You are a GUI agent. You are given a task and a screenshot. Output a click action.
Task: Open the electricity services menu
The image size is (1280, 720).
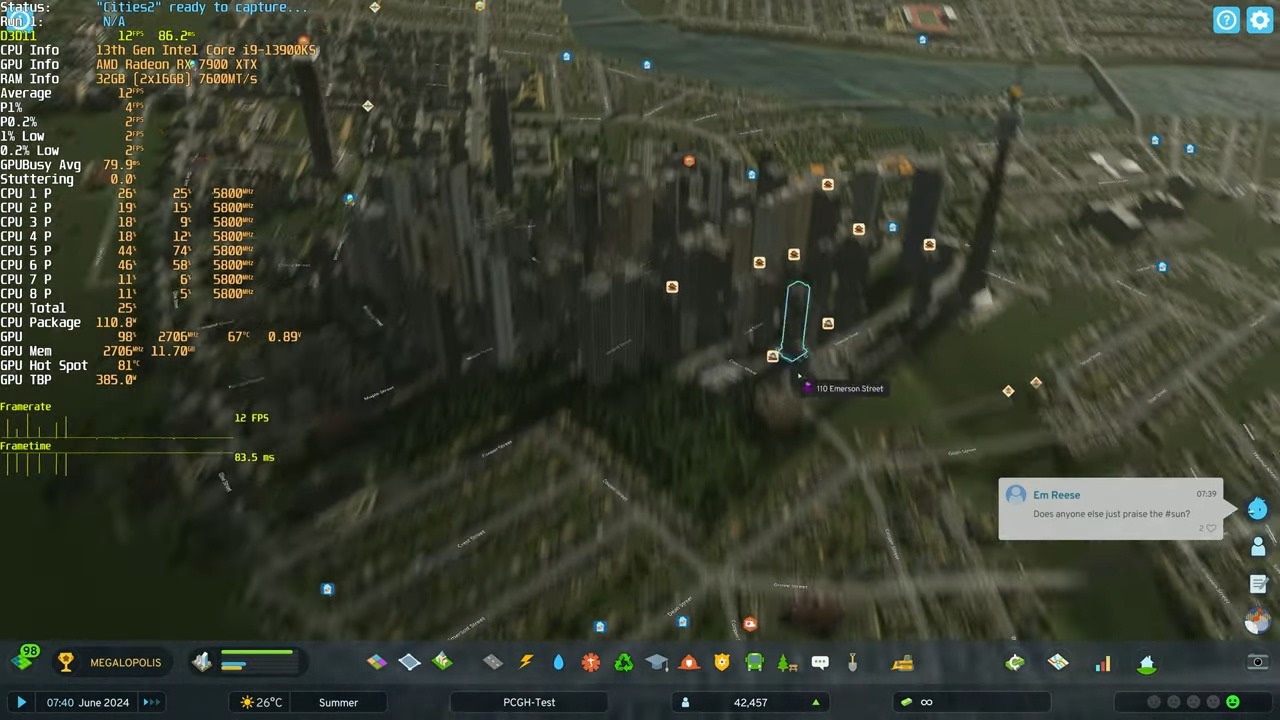coord(526,662)
